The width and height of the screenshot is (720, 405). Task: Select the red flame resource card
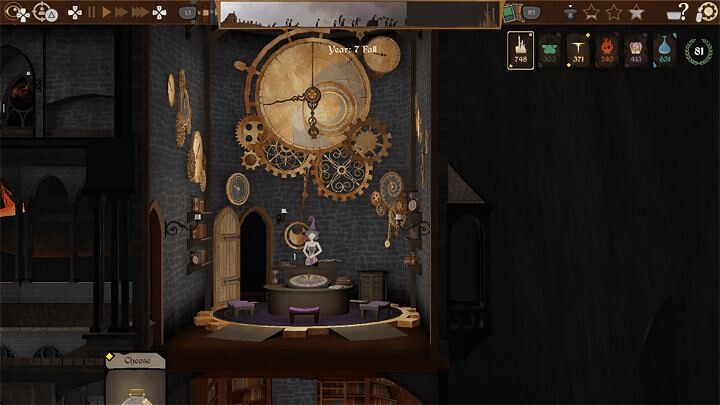(607, 50)
